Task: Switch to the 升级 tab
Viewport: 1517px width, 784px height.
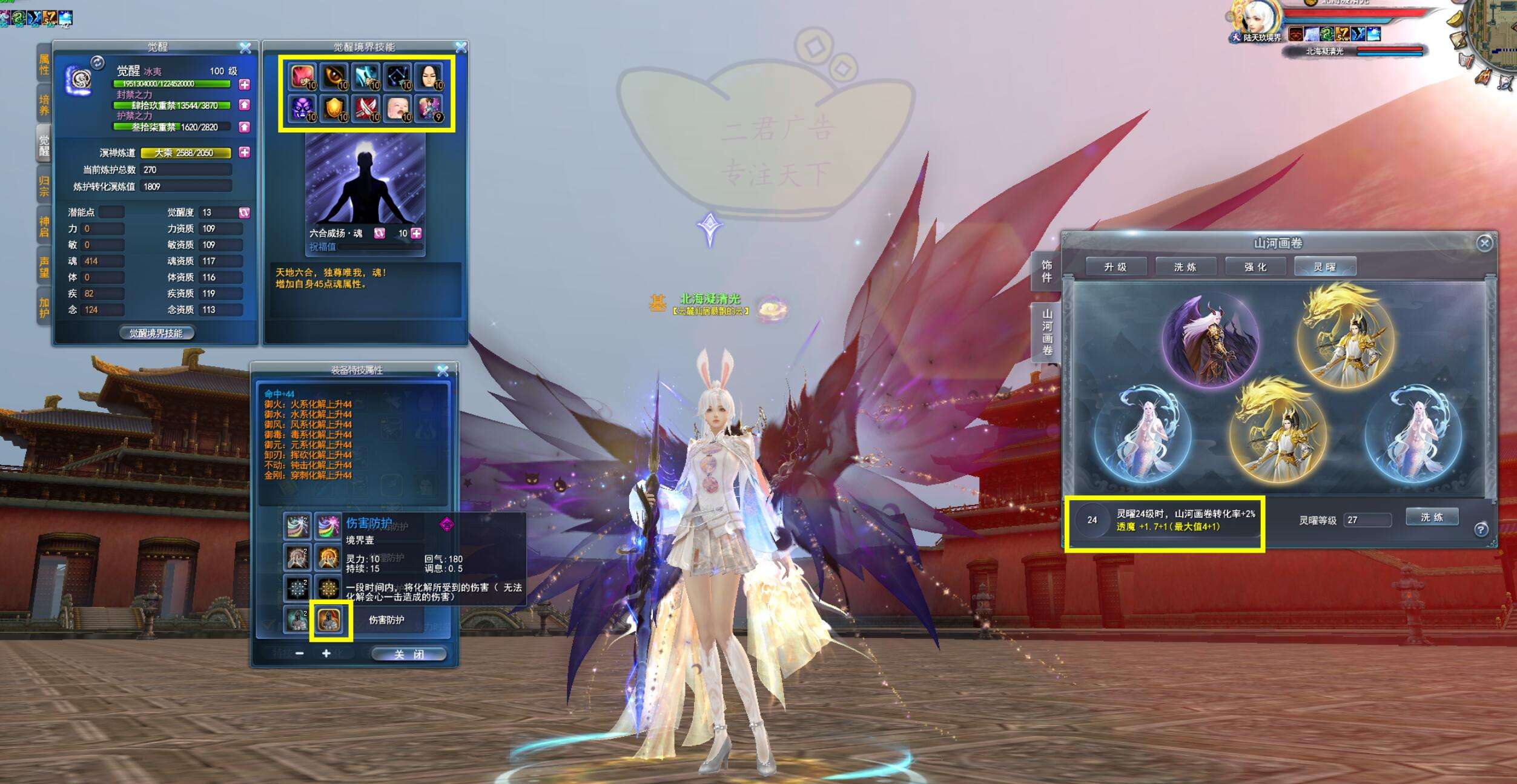Action: click(x=1115, y=267)
